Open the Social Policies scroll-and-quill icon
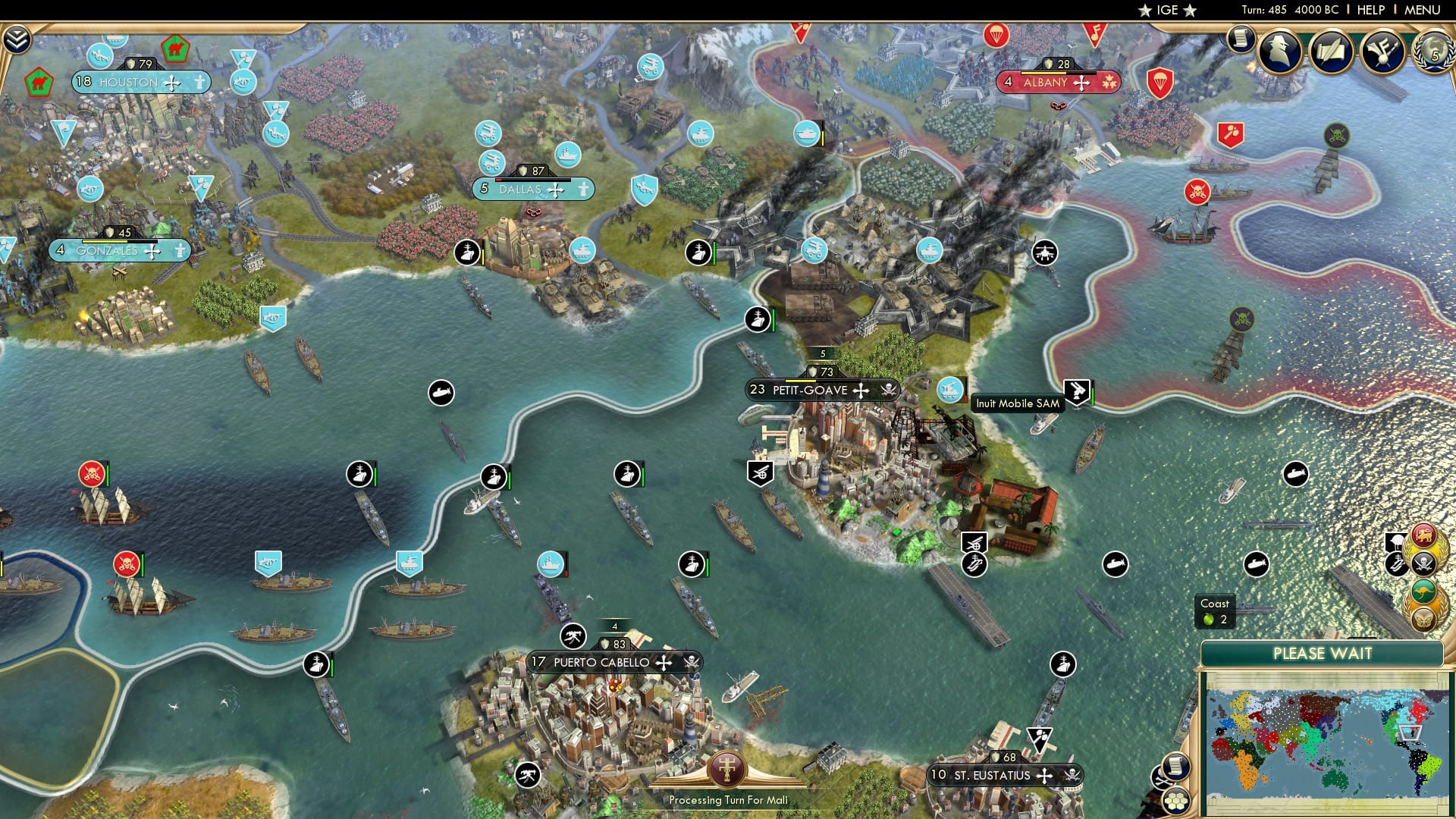 (x=1331, y=51)
